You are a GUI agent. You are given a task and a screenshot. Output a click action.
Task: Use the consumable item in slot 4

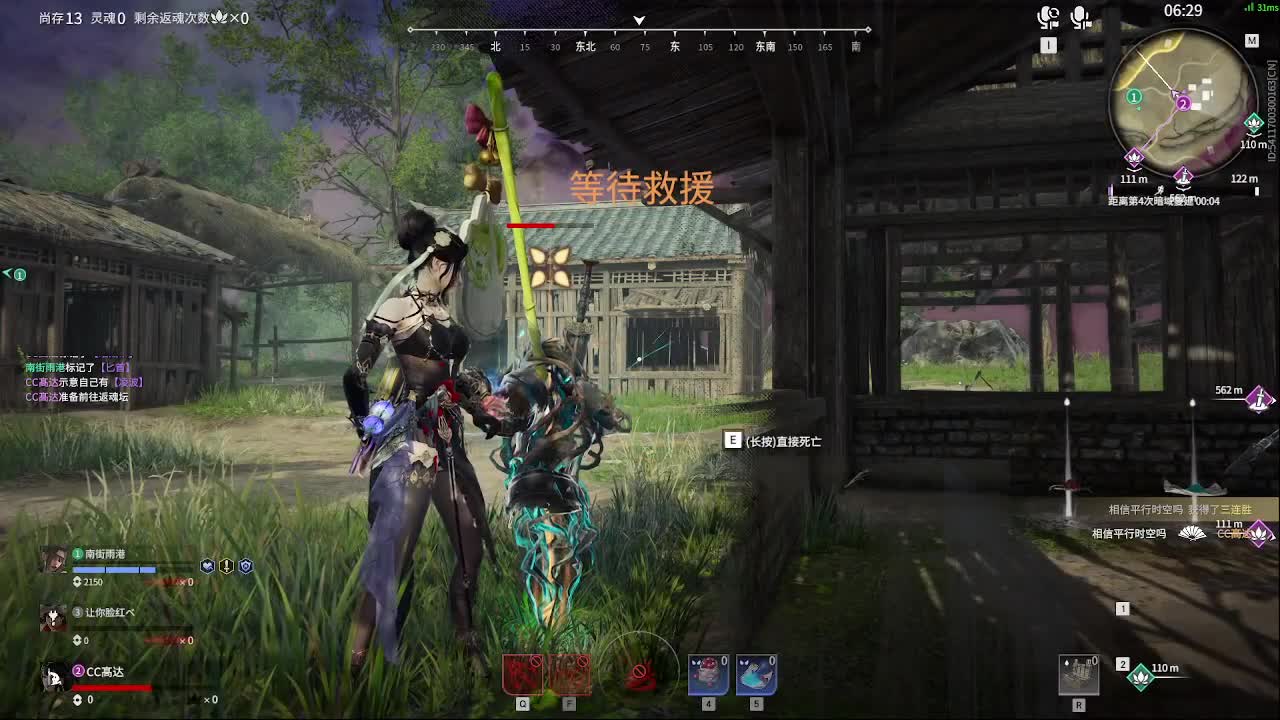pyautogui.click(x=706, y=675)
